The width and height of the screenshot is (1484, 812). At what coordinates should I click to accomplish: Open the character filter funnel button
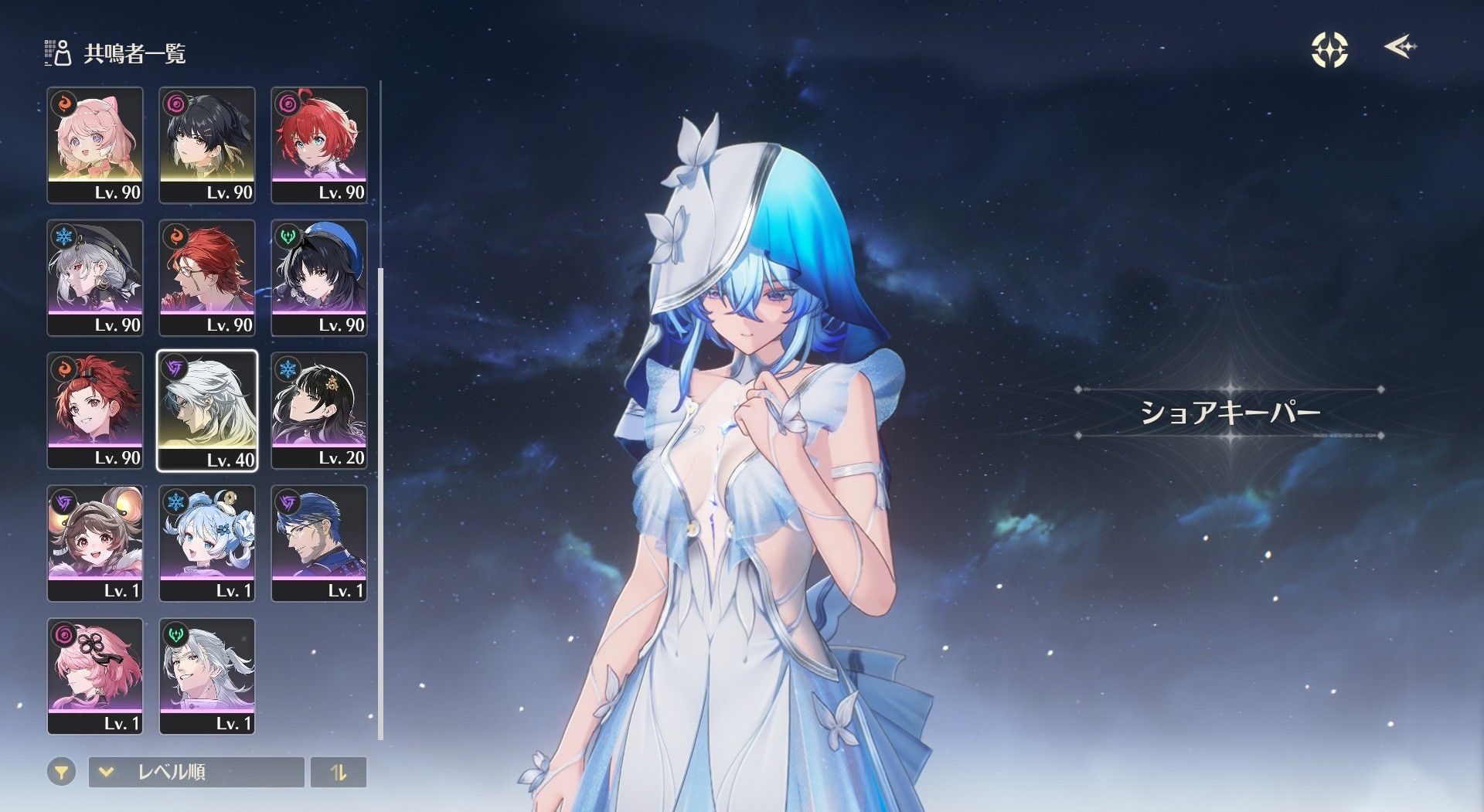pyautogui.click(x=62, y=772)
